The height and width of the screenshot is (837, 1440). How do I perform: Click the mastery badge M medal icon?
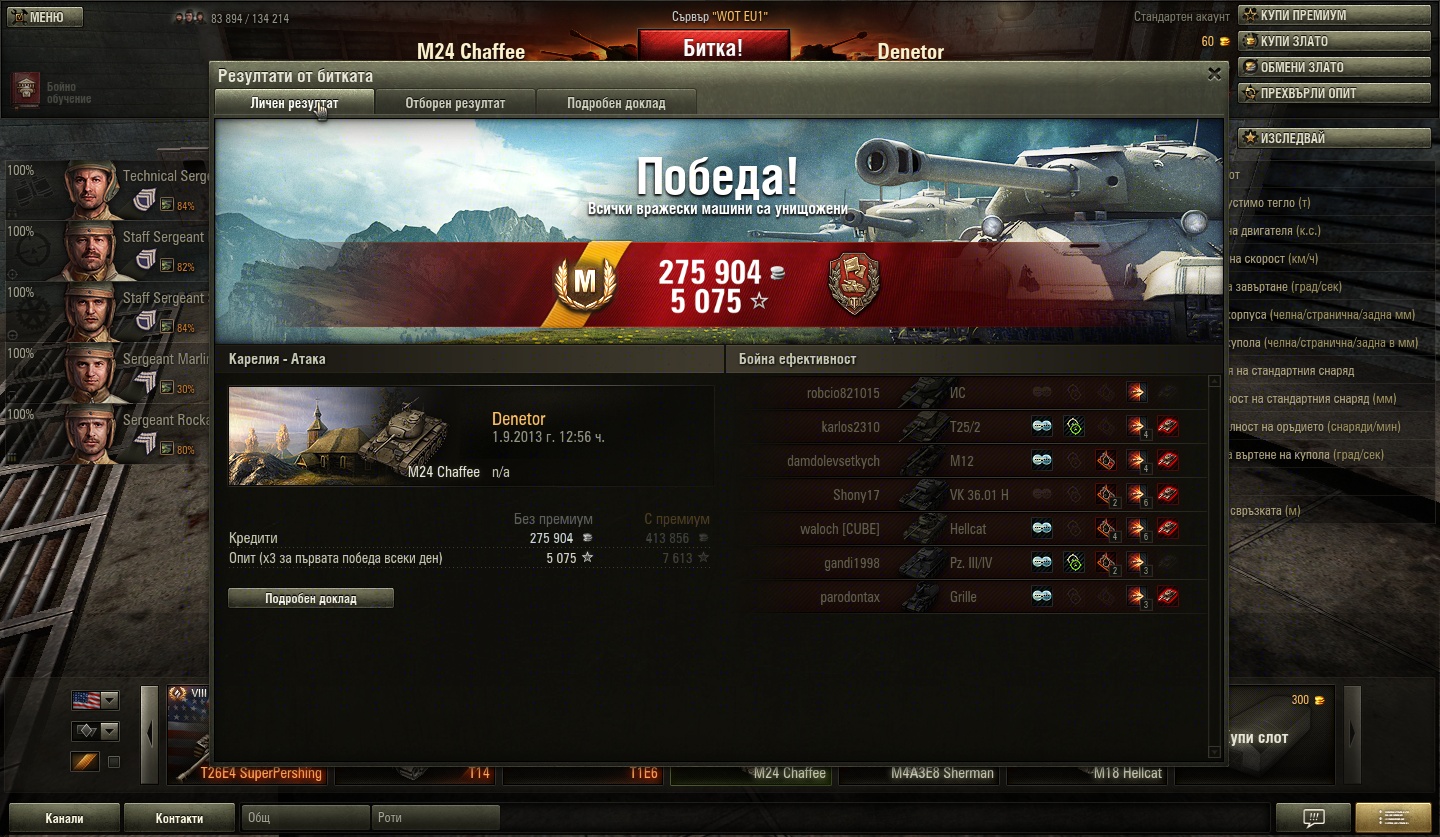585,283
